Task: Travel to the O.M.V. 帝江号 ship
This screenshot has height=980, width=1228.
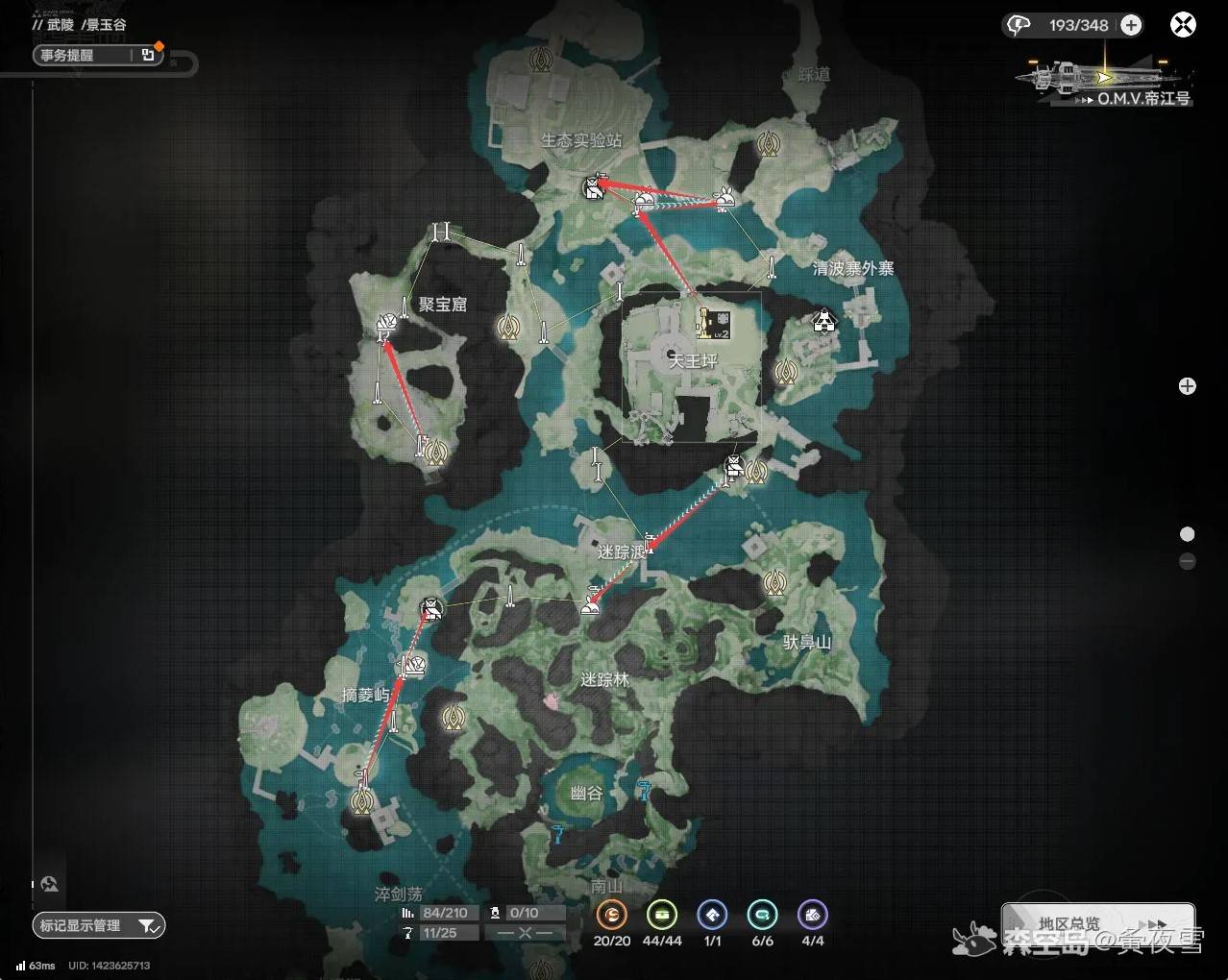Action: tap(1105, 84)
